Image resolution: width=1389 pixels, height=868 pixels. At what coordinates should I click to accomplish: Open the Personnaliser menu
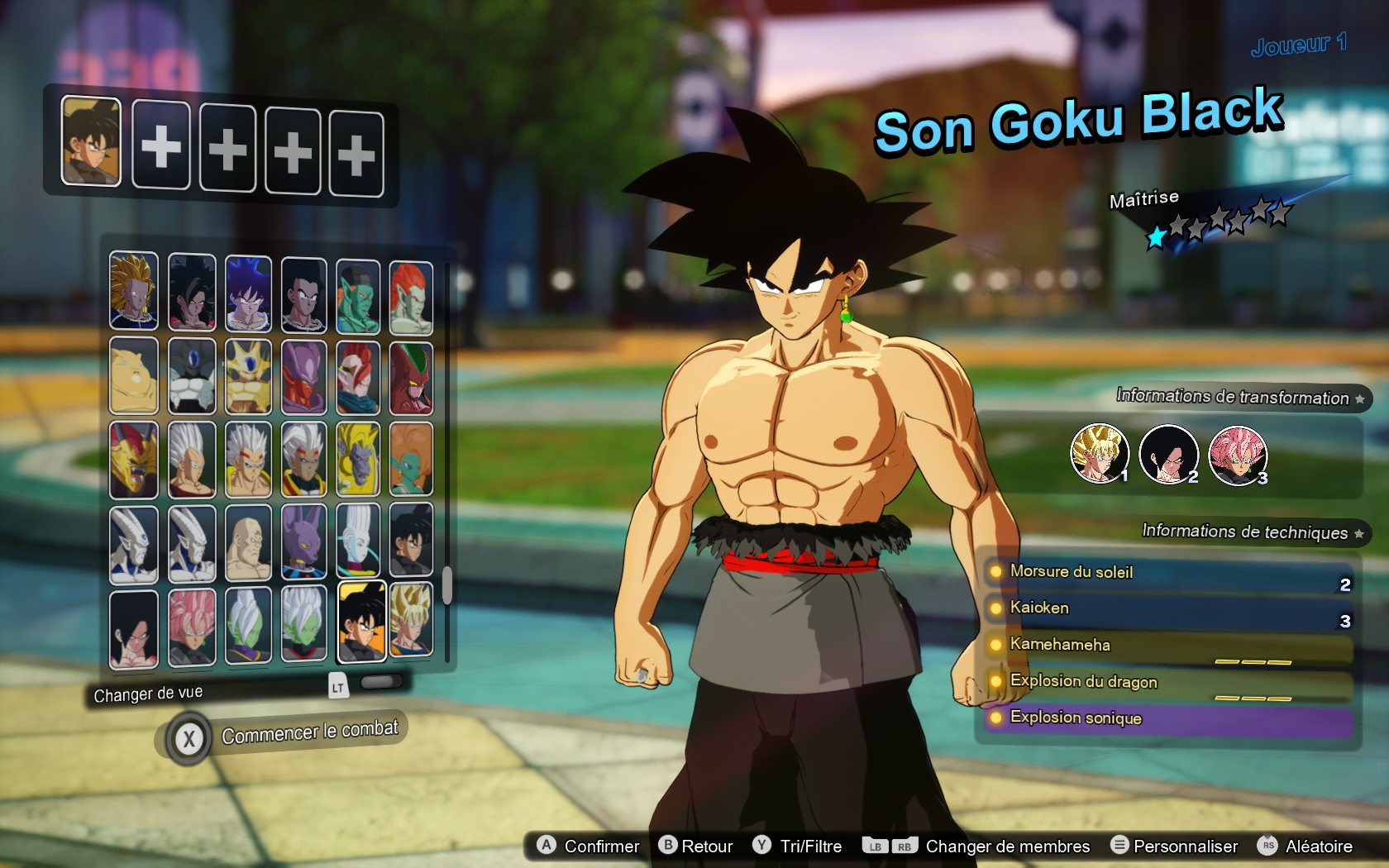tap(1176, 846)
